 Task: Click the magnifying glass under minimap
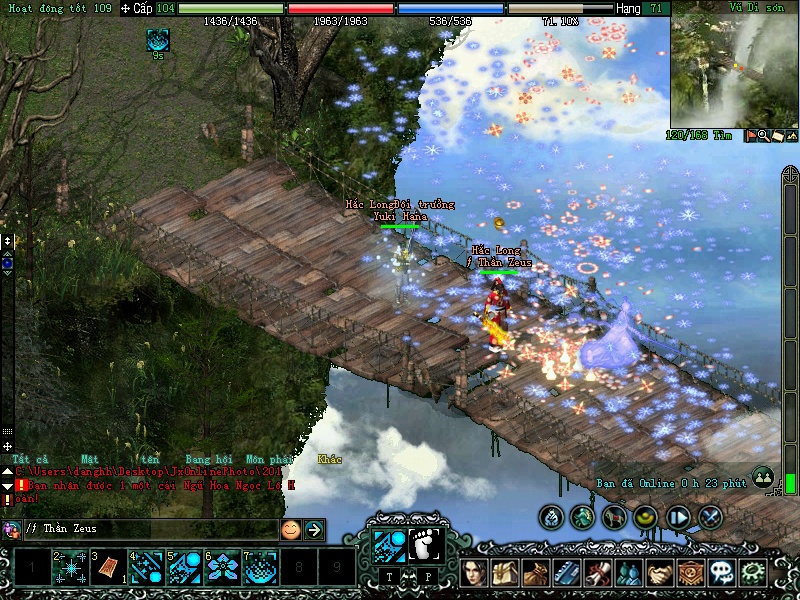point(763,136)
